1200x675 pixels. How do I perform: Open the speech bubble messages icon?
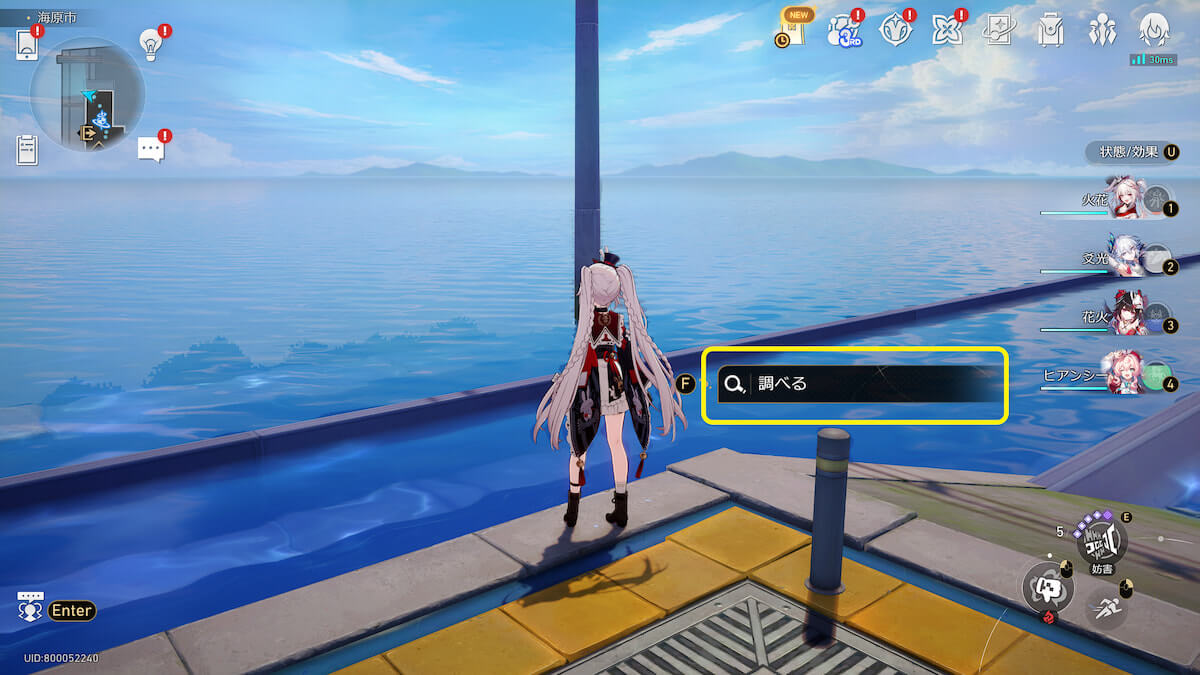coord(150,149)
